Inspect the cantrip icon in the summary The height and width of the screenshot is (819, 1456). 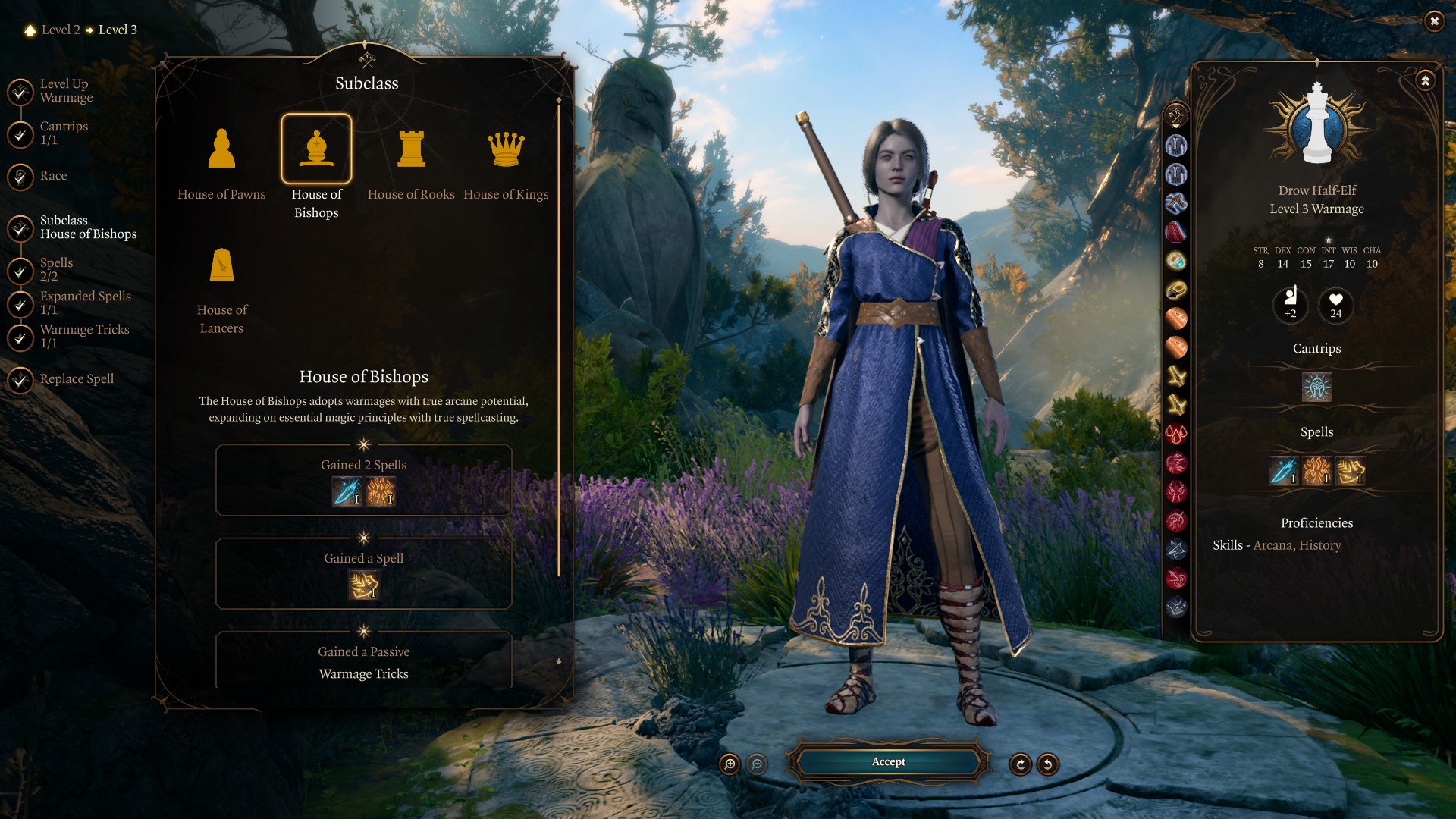(x=1316, y=388)
